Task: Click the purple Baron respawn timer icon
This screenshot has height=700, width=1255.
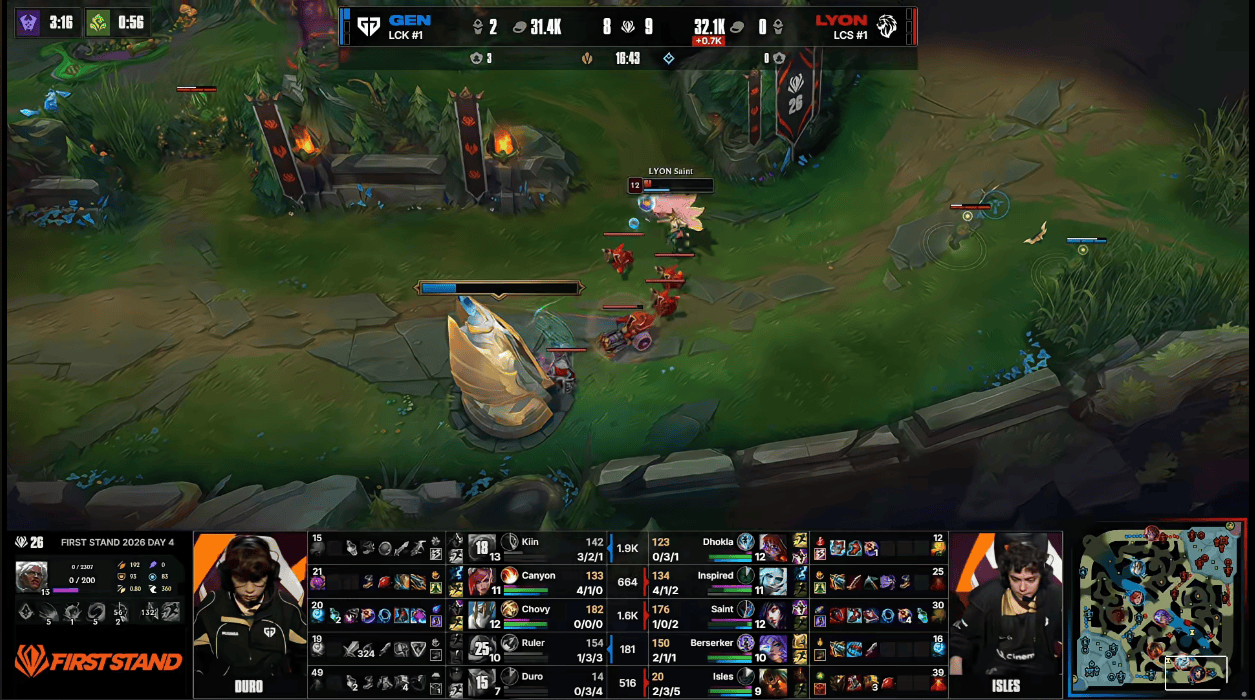Action: tap(27, 22)
